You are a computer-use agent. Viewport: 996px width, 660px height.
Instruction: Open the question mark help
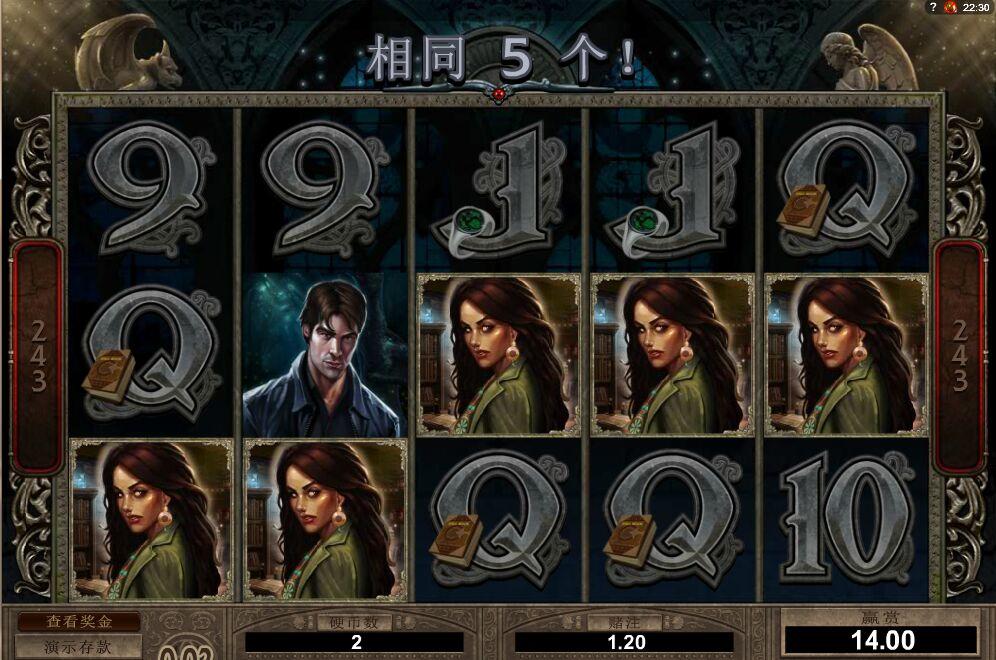[933, 7]
